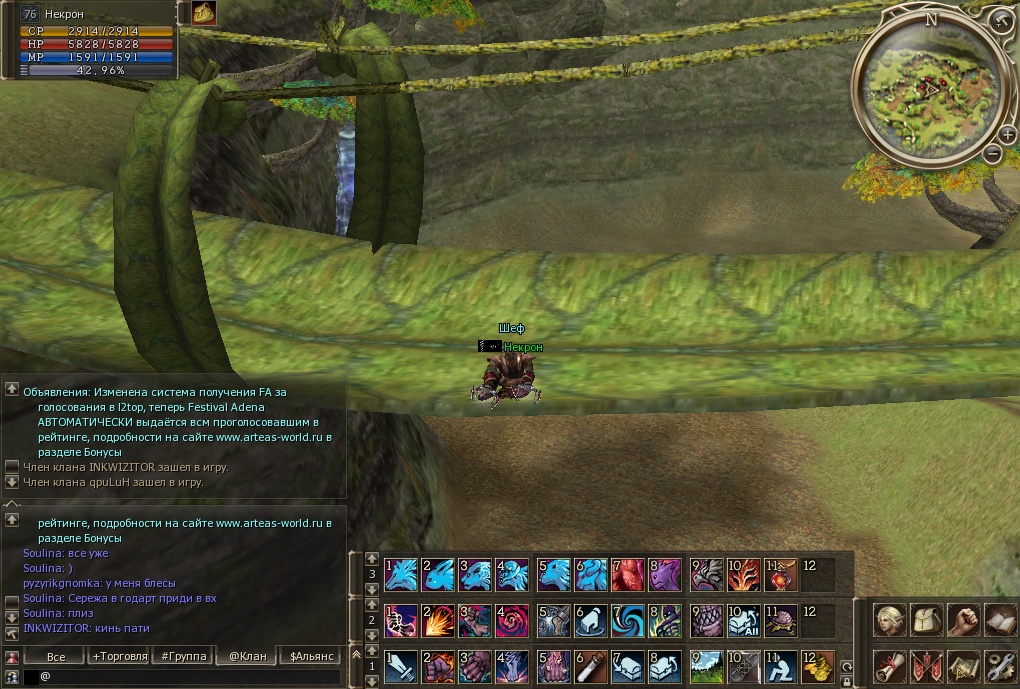The height and width of the screenshot is (689, 1020).
Task: Focus the chat input field
Action: [x=190, y=677]
